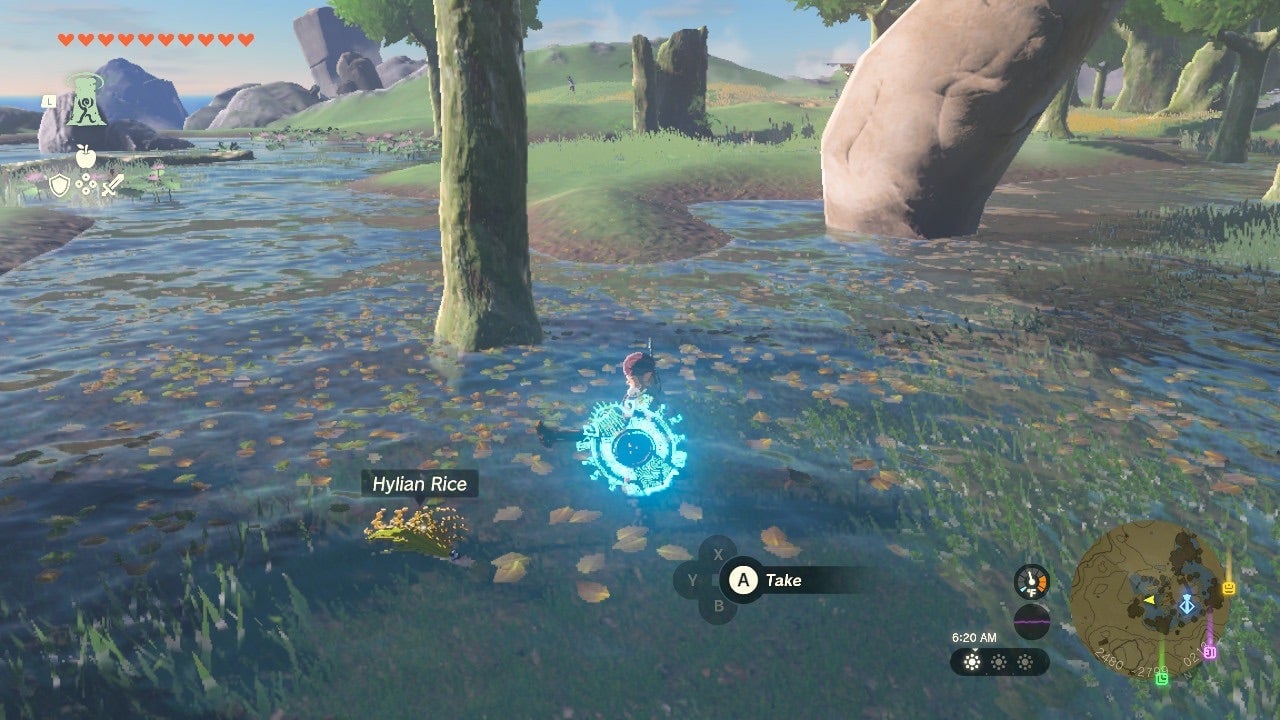Click the apple food icon near the hearts

point(85,157)
